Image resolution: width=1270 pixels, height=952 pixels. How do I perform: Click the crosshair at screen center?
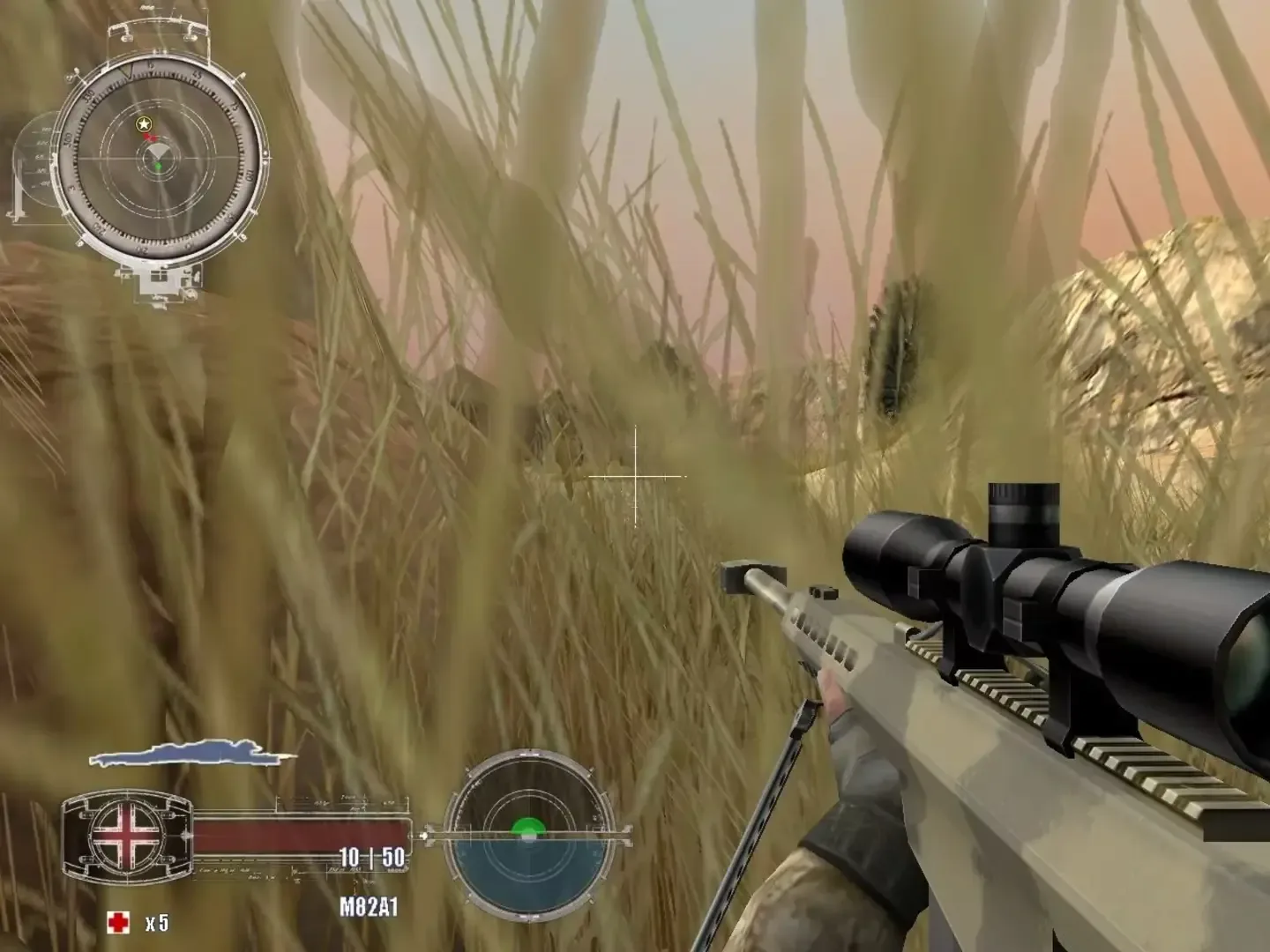coord(633,475)
